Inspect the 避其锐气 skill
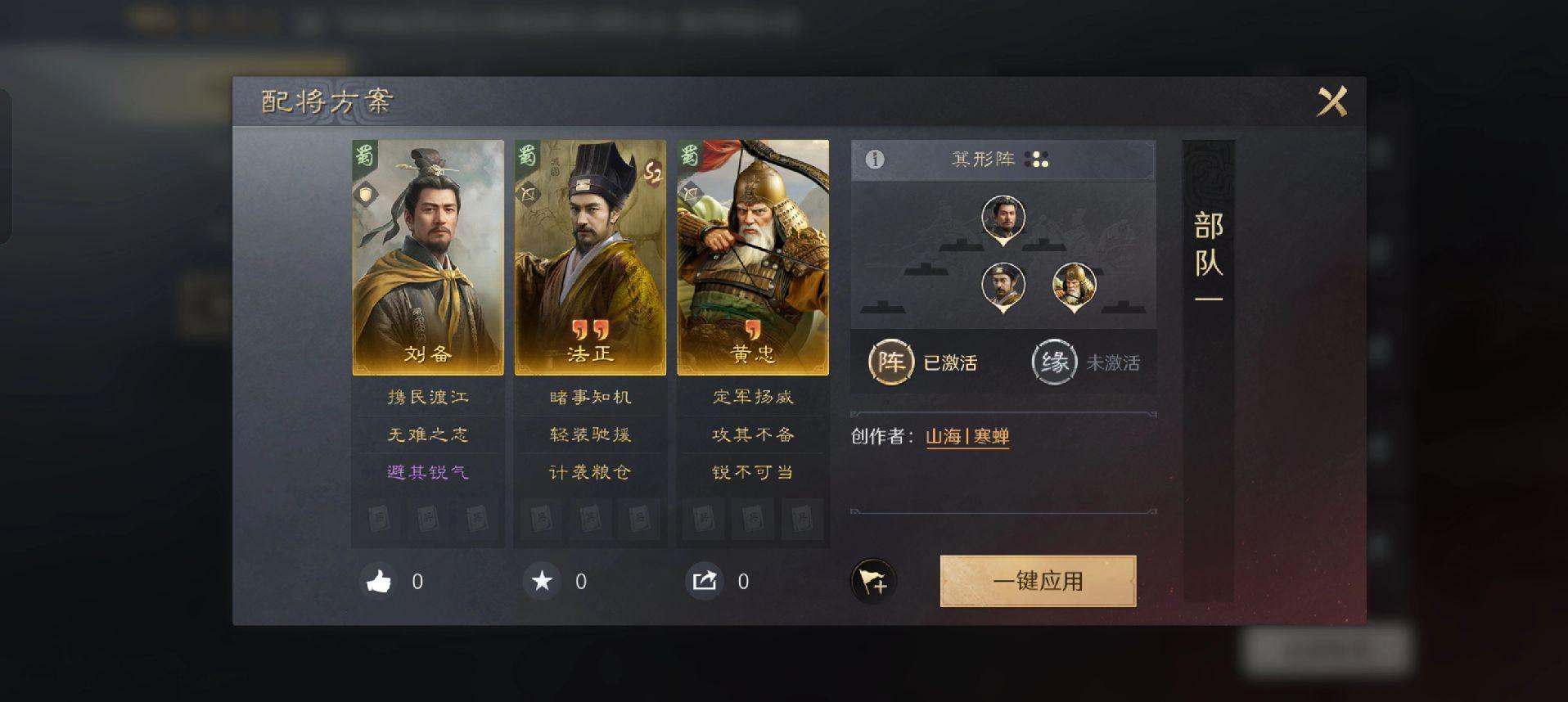Image resolution: width=1568 pixels, height=702 pixels. coord(428,472)
